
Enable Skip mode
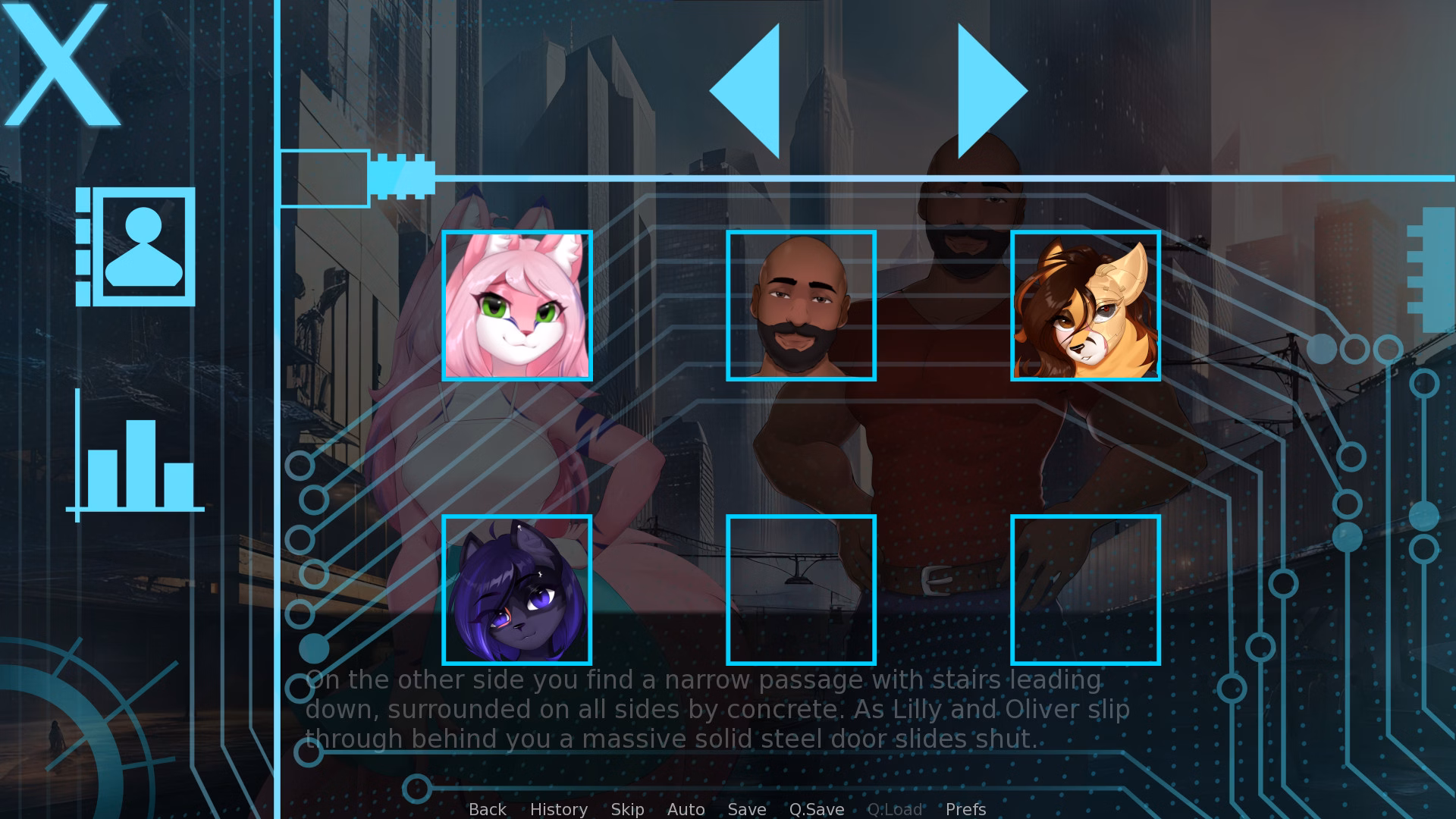click(627, 809)
